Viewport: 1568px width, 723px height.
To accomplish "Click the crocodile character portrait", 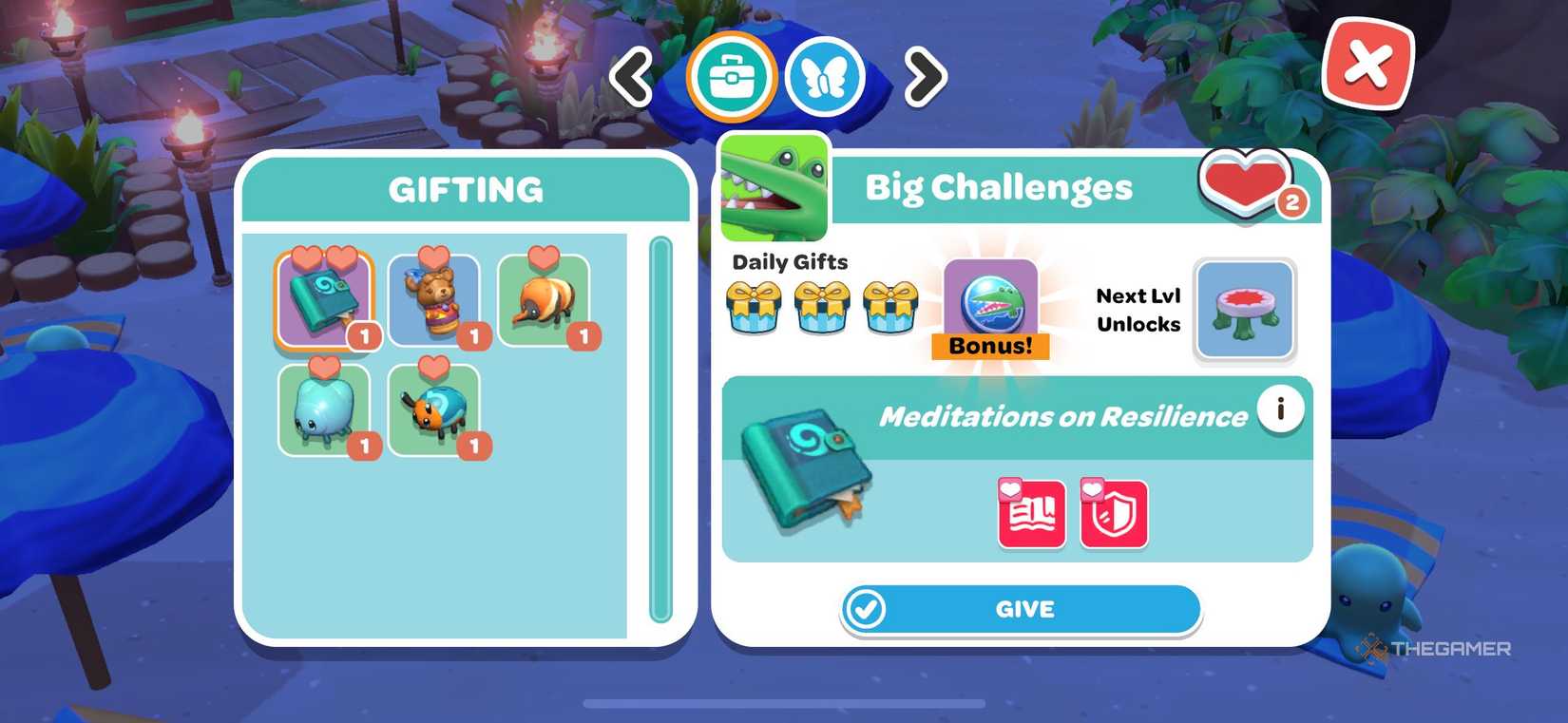I will (x=773, y=186).
